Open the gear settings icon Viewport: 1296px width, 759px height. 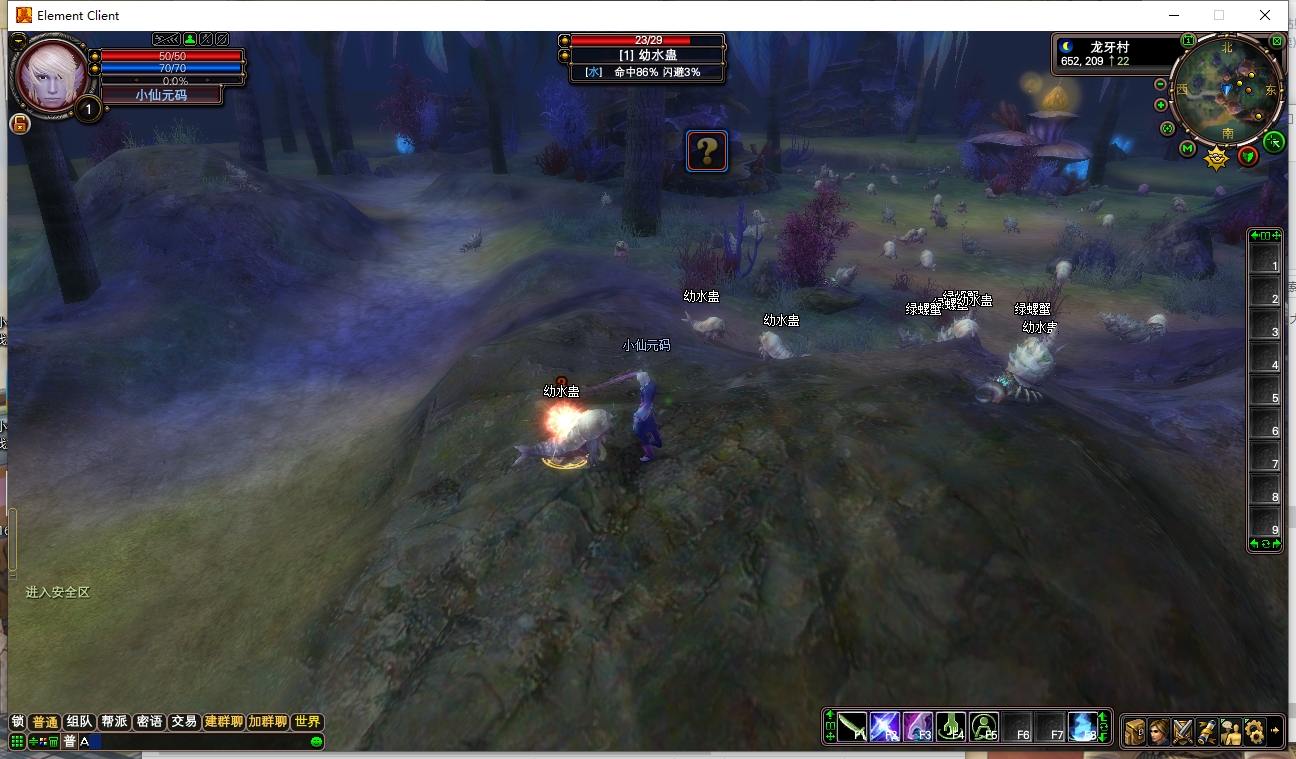click(x=1254, y=731)
